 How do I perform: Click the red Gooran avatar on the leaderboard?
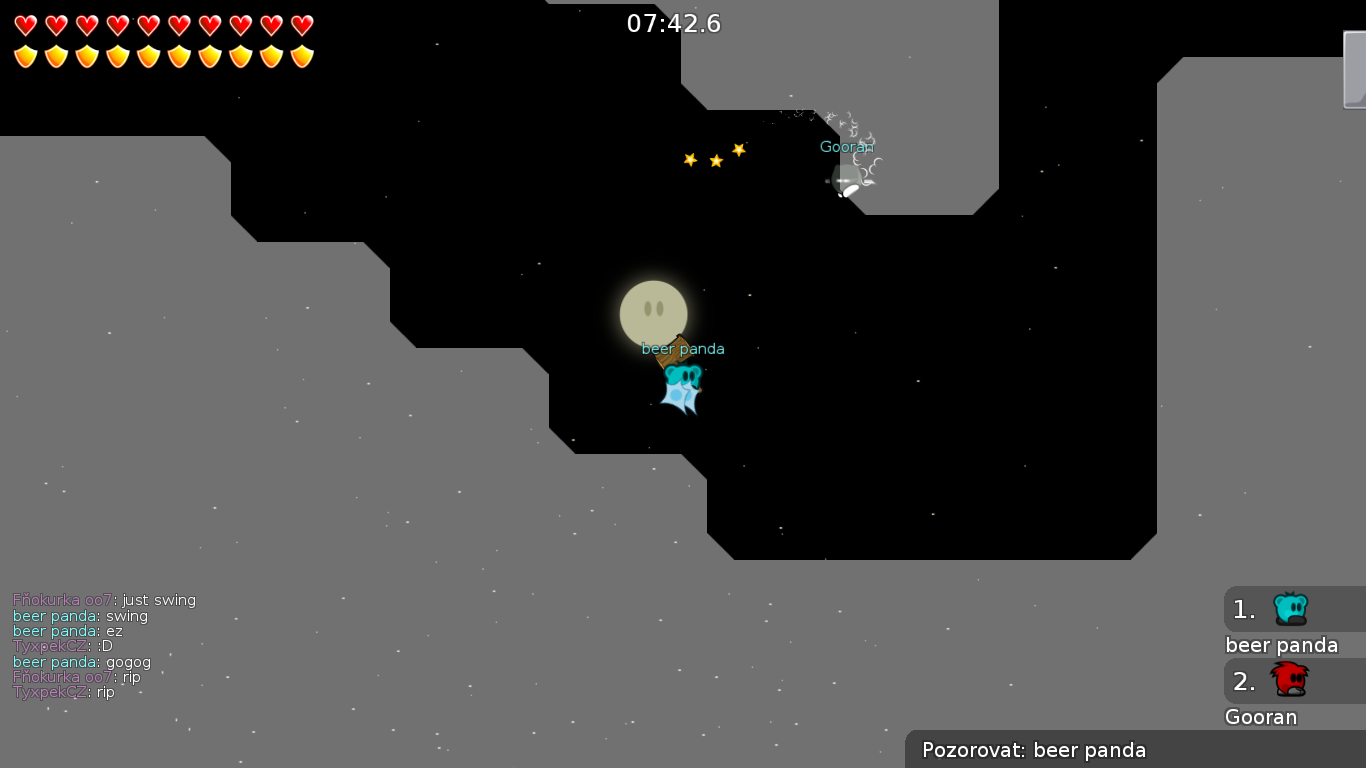pyautogui.click(x=1293, y=680)
